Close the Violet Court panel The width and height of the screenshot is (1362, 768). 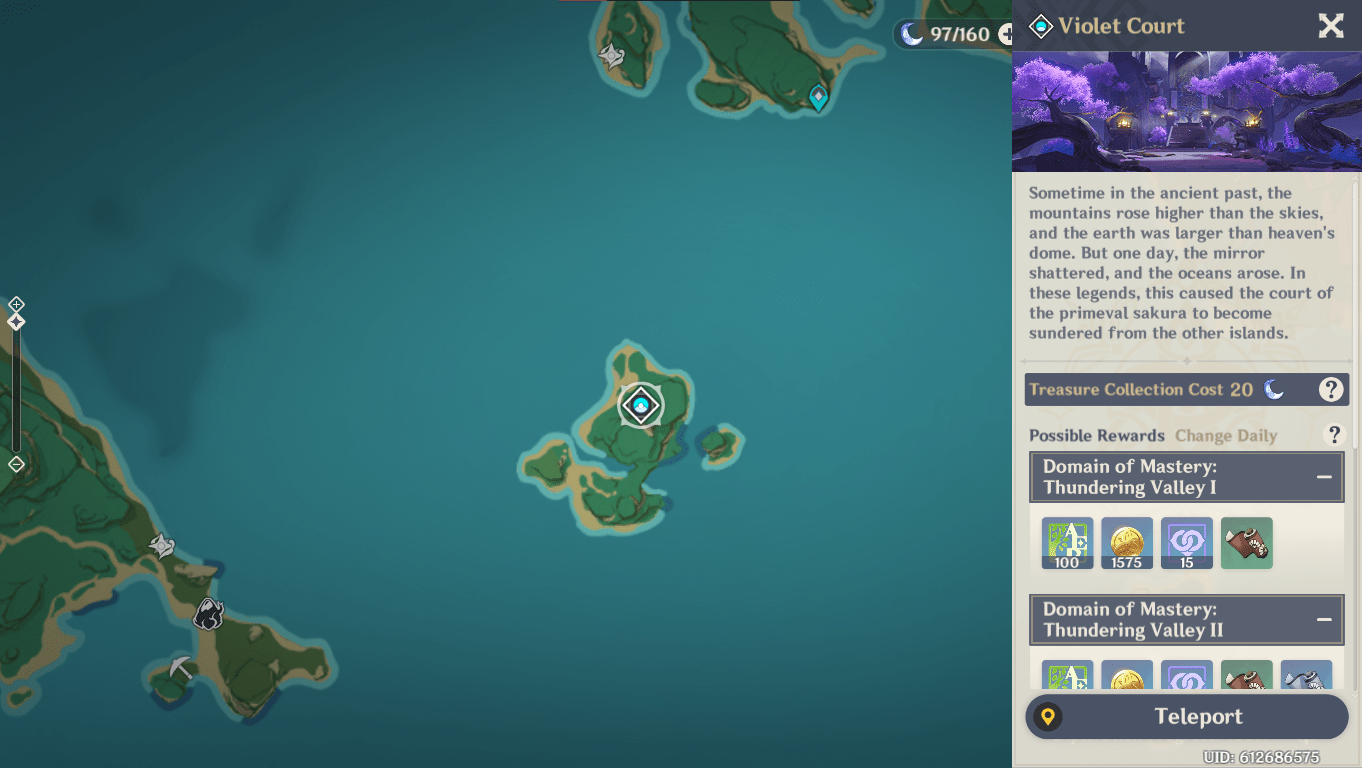(x=1330, y=26)
